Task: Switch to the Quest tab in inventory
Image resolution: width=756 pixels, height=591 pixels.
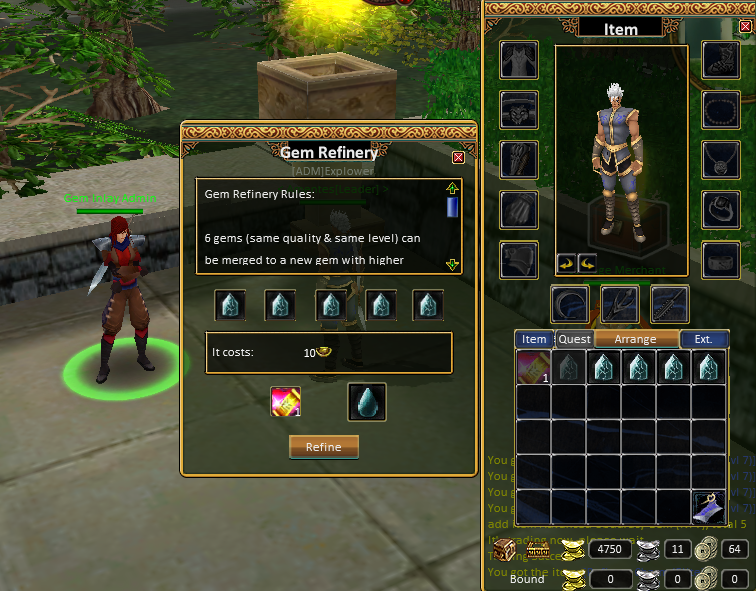Action: (x=574, y=339)
